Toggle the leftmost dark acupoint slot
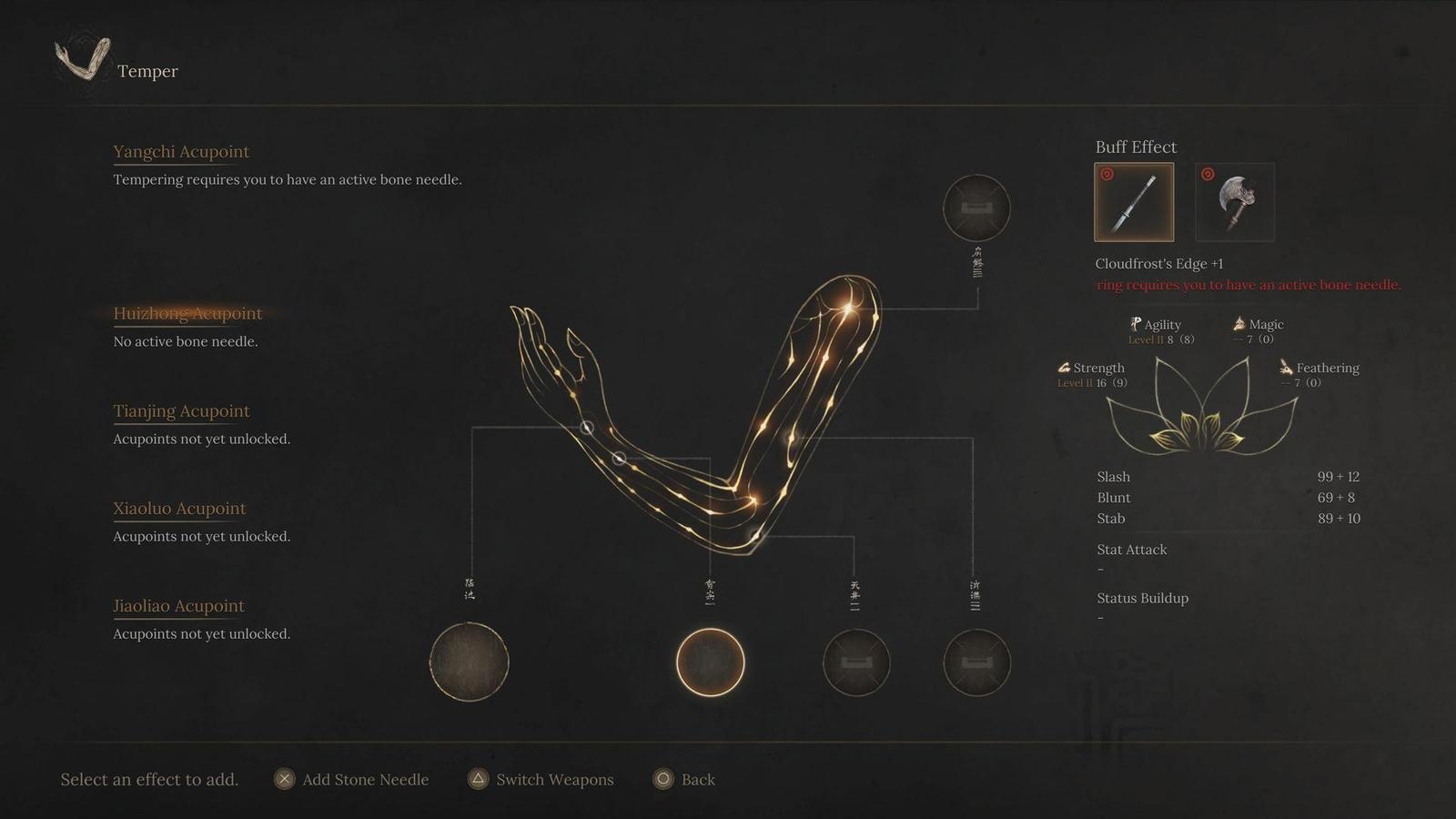 coord(470,663)
